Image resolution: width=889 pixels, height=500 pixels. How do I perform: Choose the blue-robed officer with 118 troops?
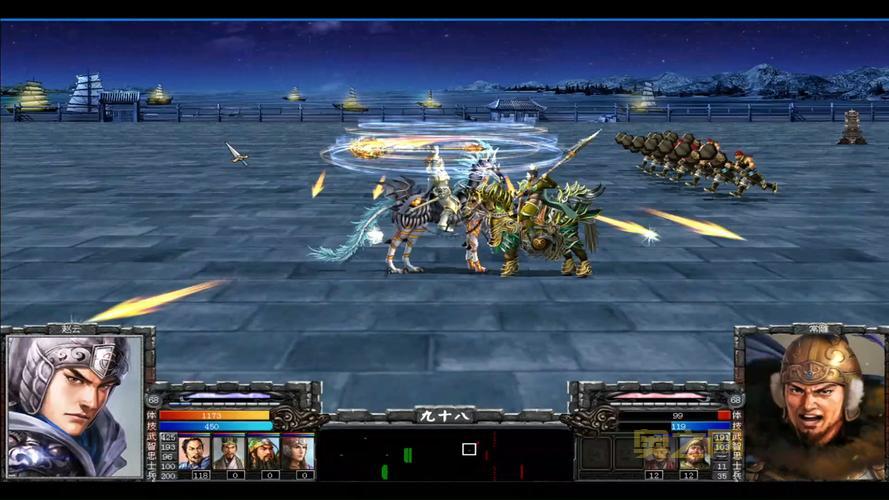tap(194, 452)
